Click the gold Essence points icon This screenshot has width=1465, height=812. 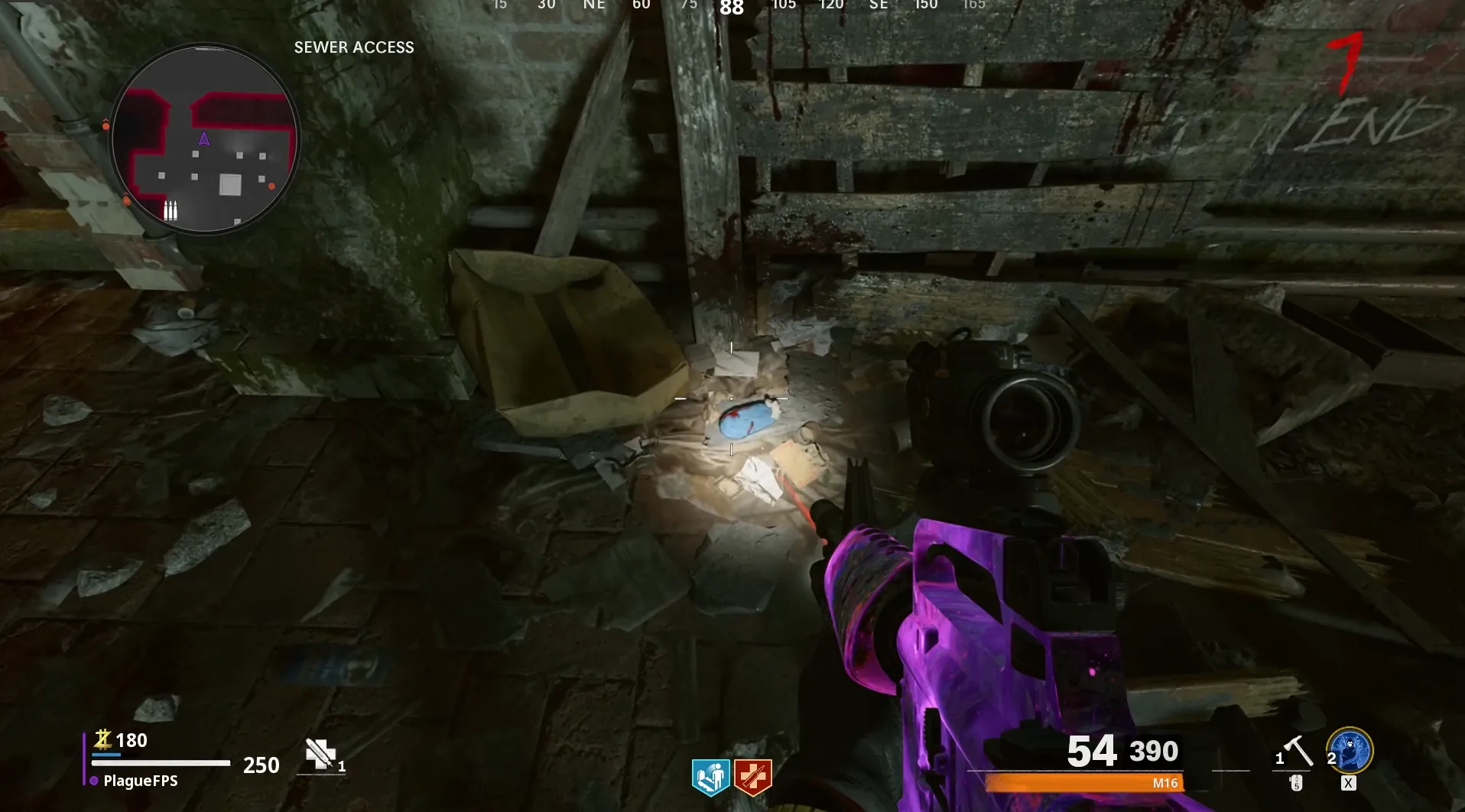point(102,739)
